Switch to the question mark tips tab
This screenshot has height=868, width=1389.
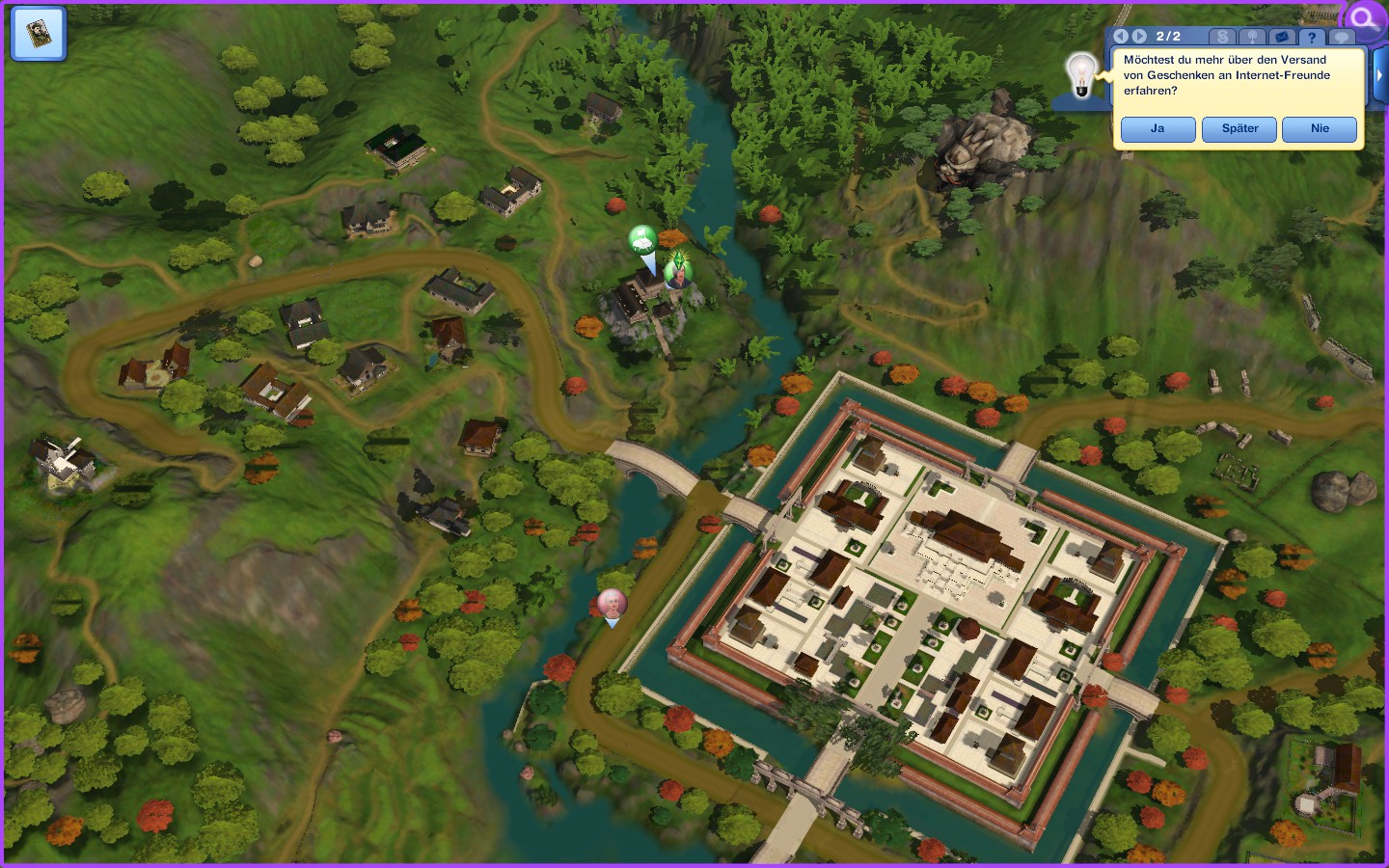pyautogui.click(x=1312, y=38)
